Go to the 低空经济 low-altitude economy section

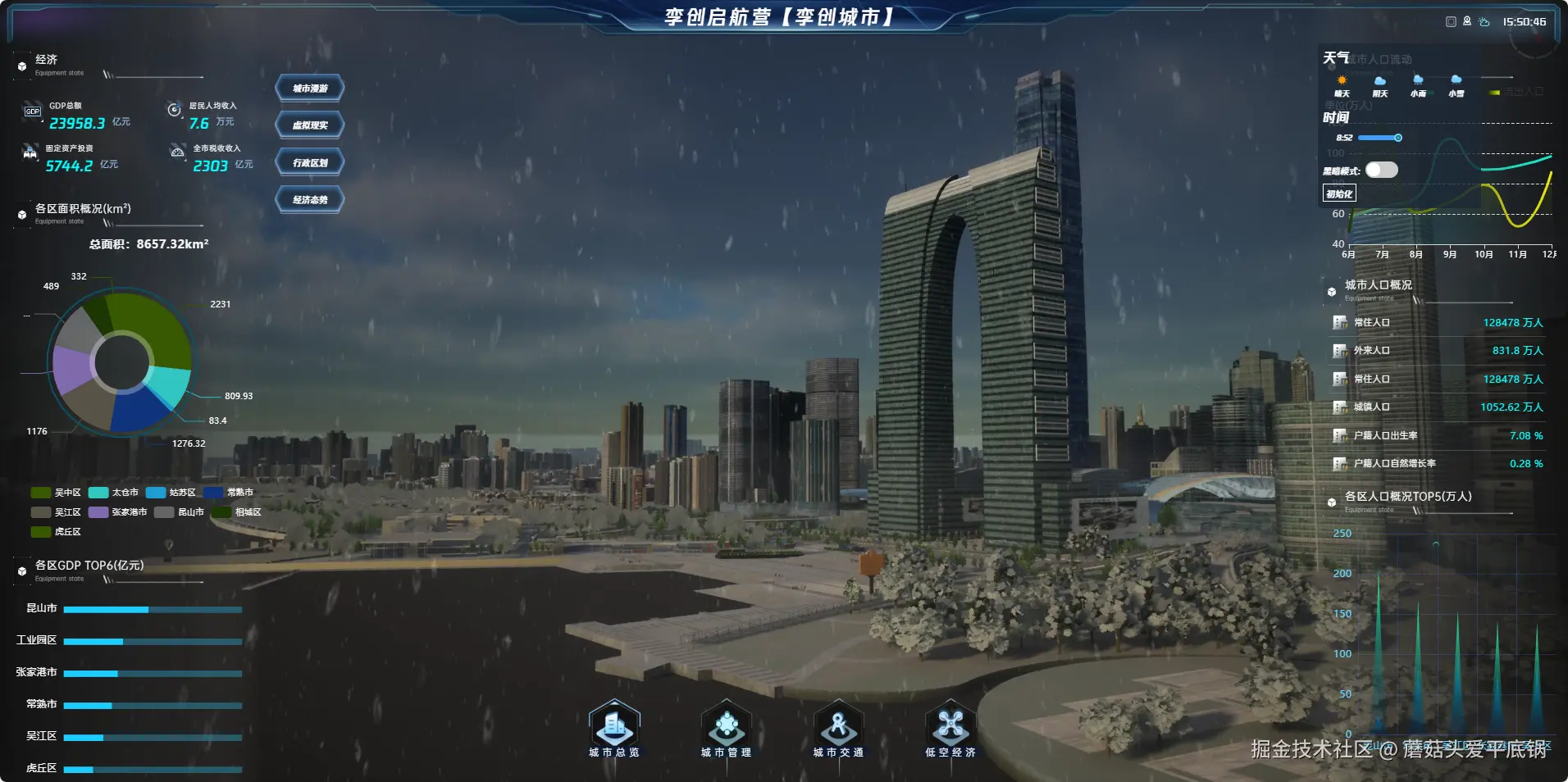pos(950,728)
